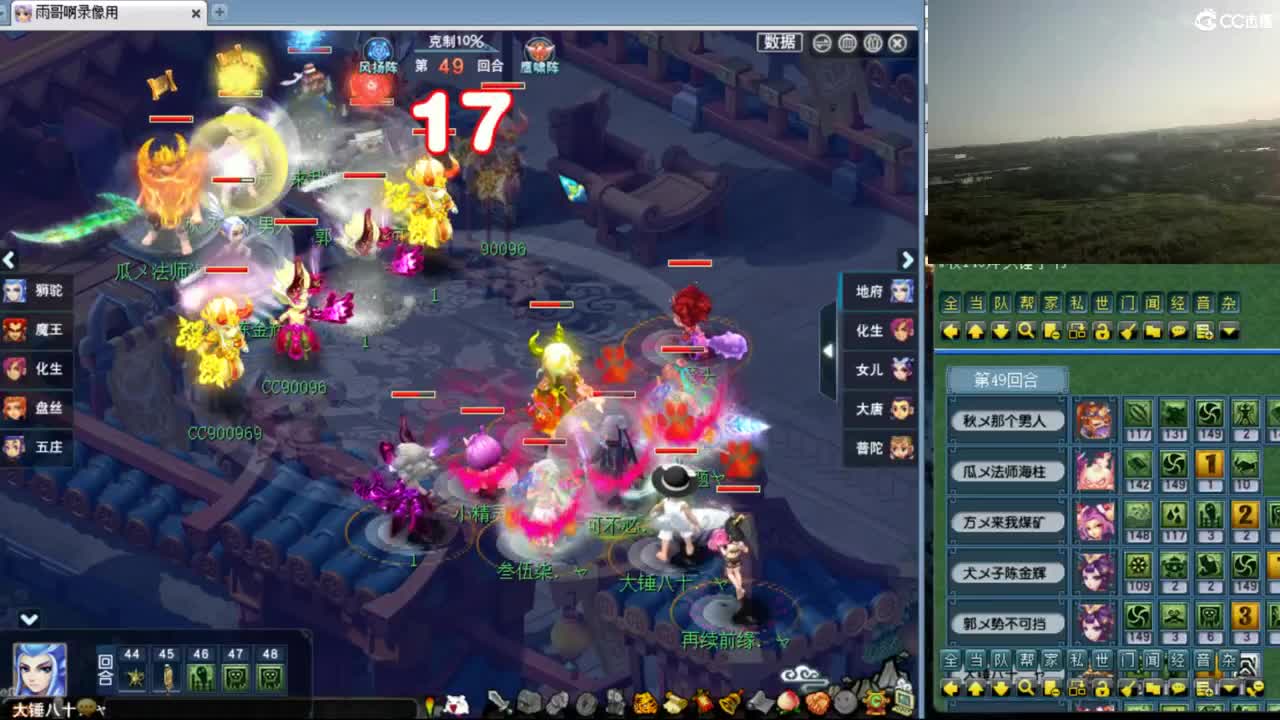Image resolution: width=1280 pixels, height=720 pixels.
Task: Open the 风扬阵 formation icon at top
Action: point(377,50)
